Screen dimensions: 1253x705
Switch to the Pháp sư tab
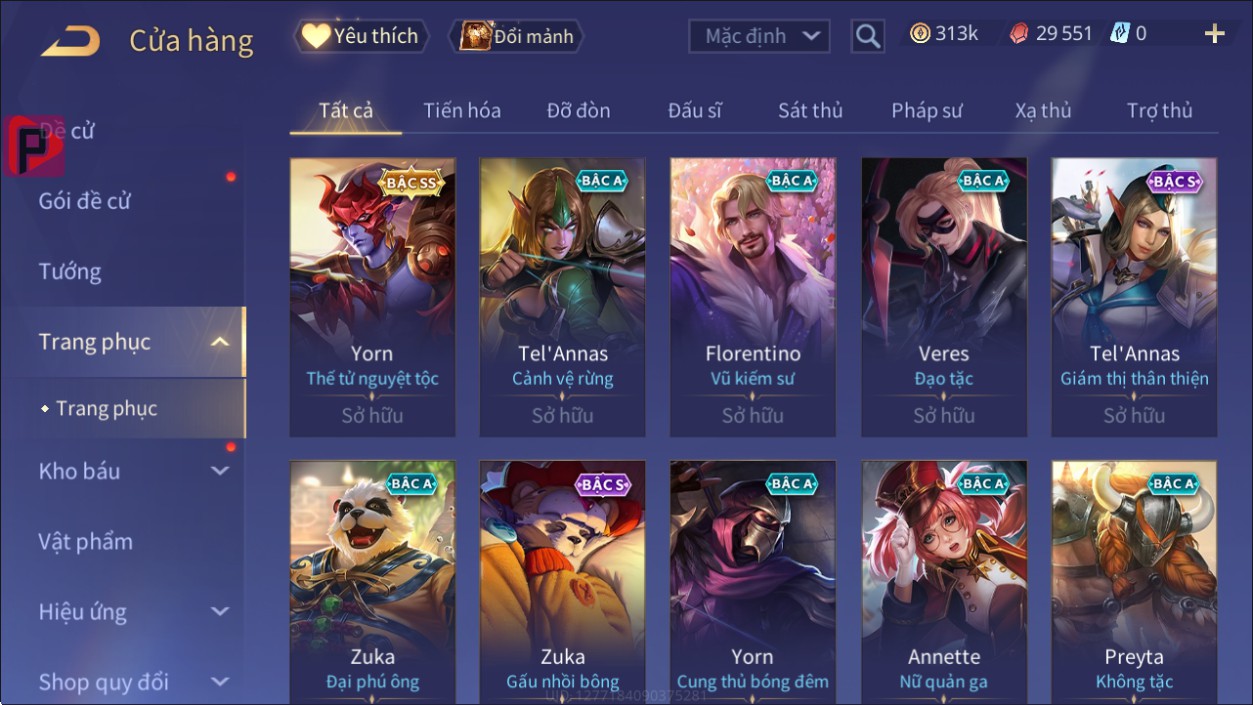pyautogui.click(x=926, y=111)
